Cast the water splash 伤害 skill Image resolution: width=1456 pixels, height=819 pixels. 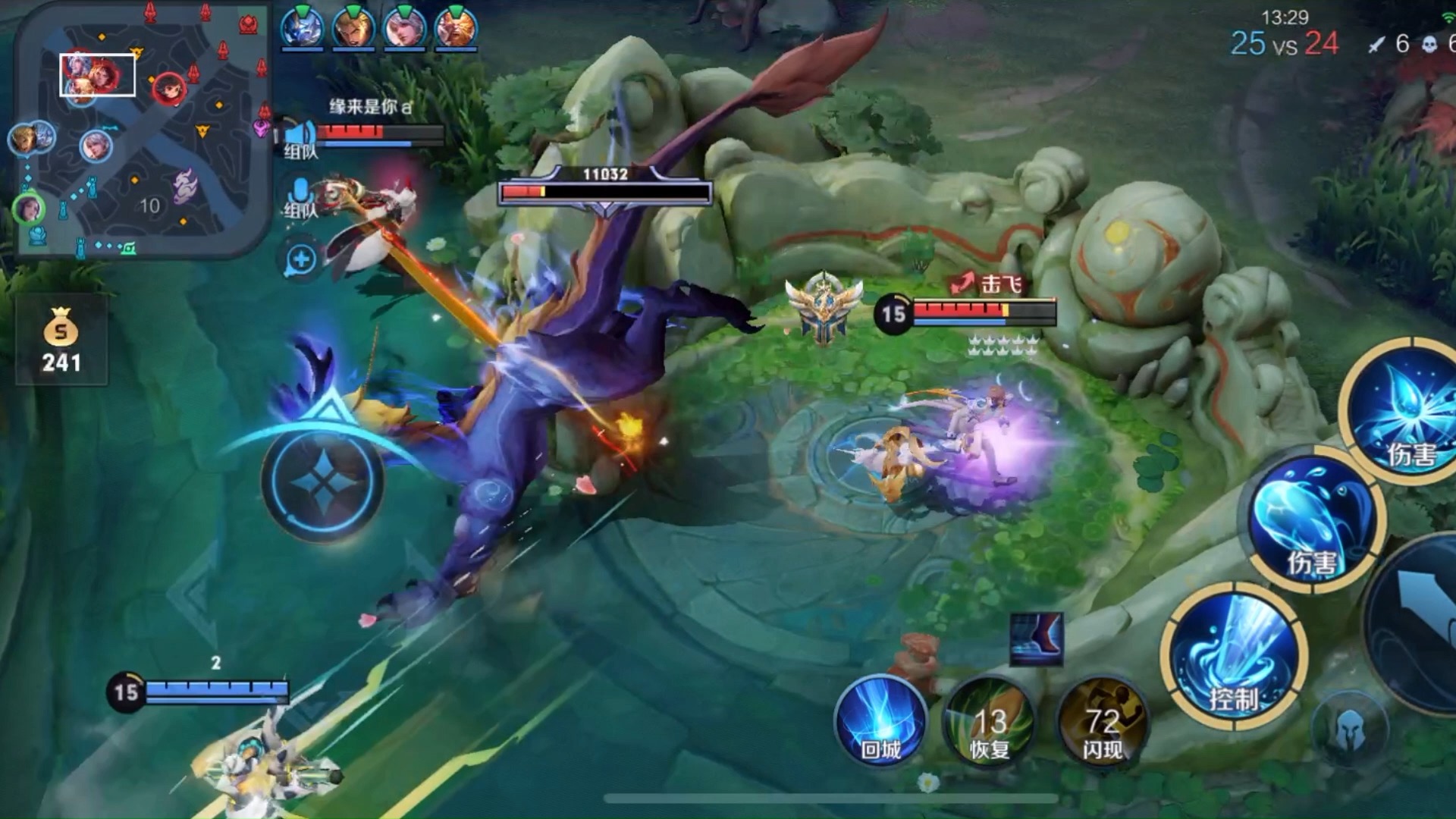1314,523
